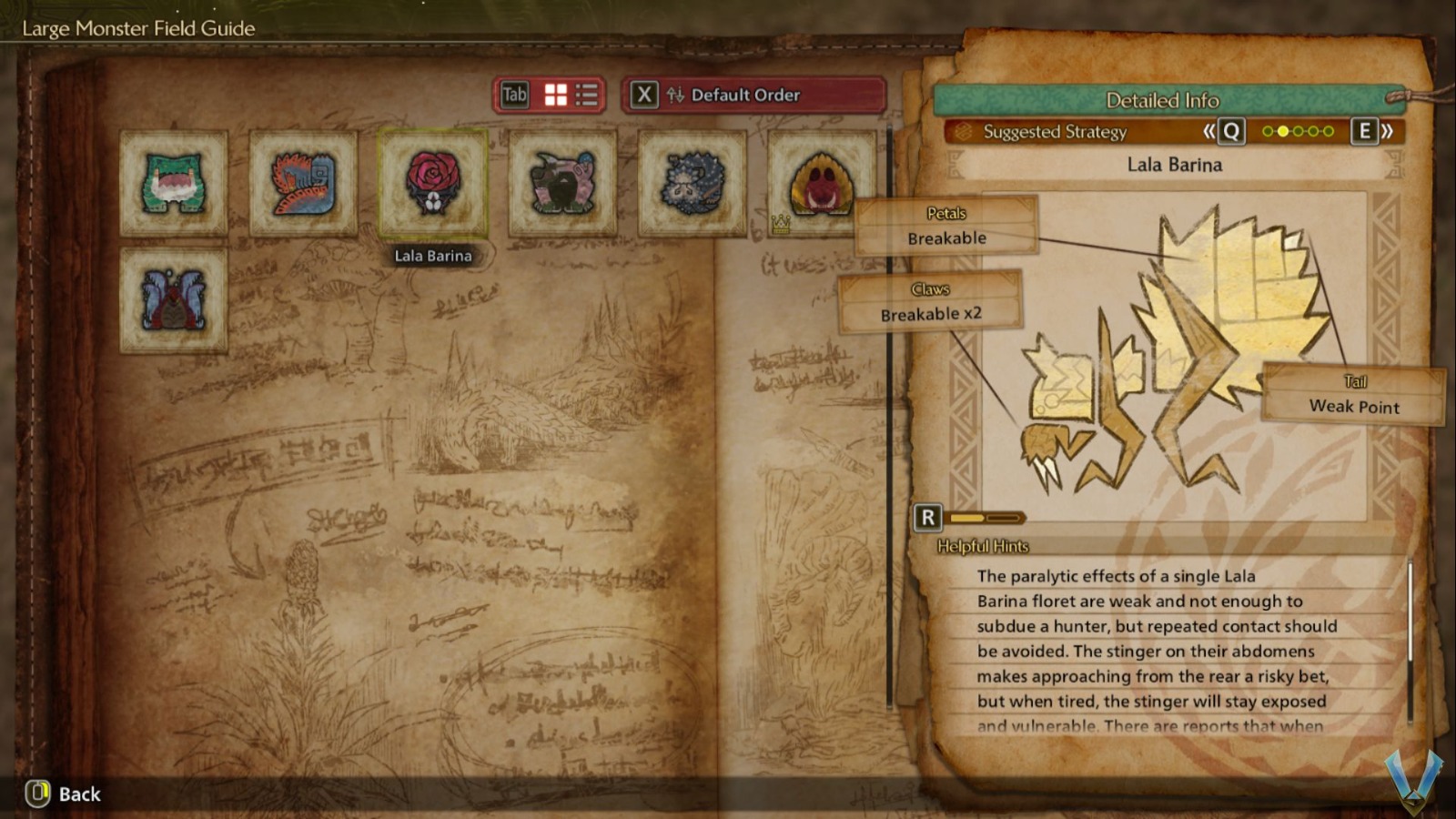Image resolution: width=1456 pixels, height=819 pixels.
Task: Click the Helpful Hints scrollbar
Action: coord(1410,612)
